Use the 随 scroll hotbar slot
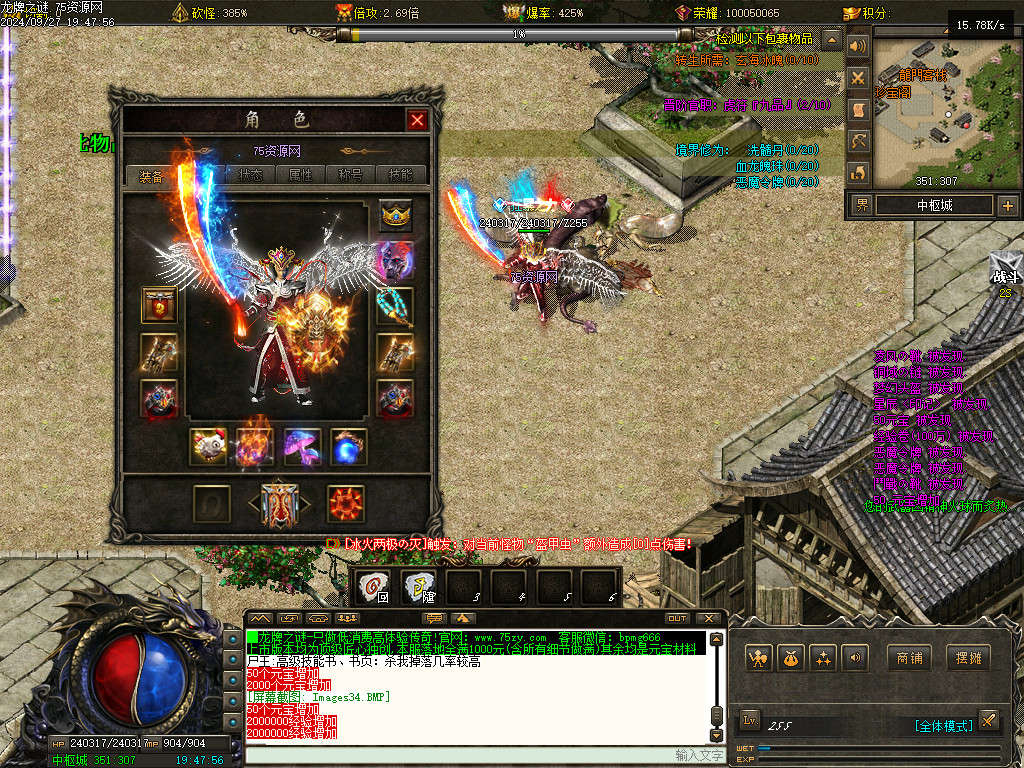Viewport: 1024px width, 768px height. tap(419, 587)
